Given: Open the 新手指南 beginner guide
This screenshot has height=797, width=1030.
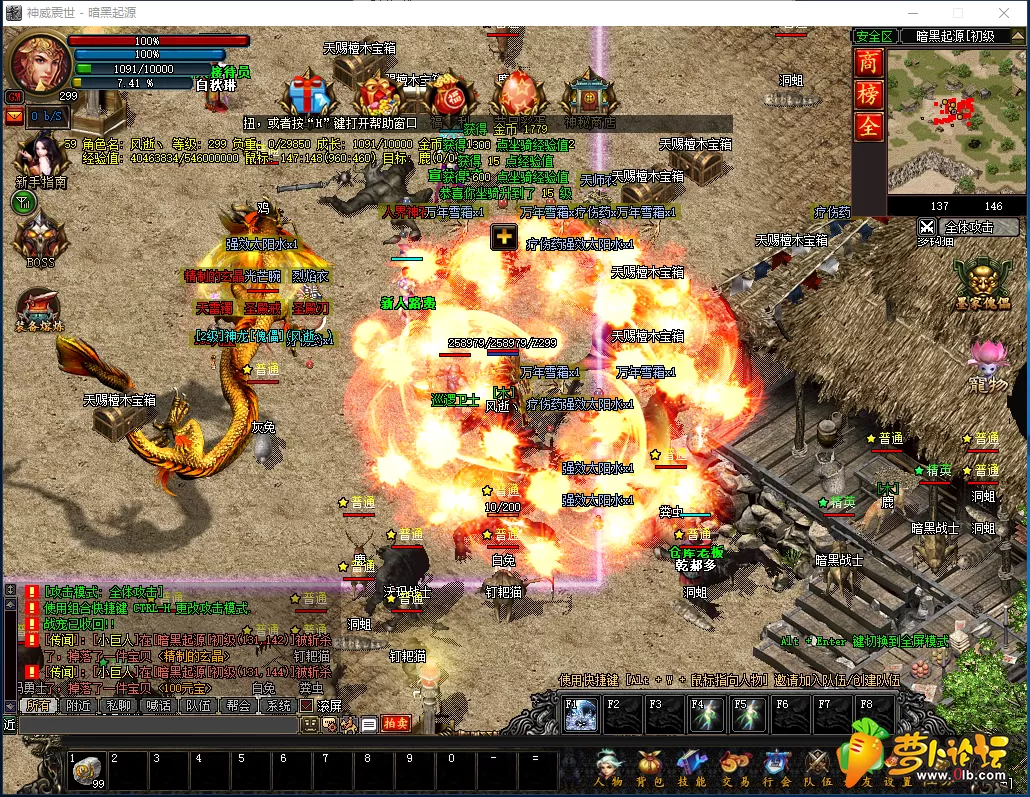Looking at the screenshot, I should click(40, 160).
